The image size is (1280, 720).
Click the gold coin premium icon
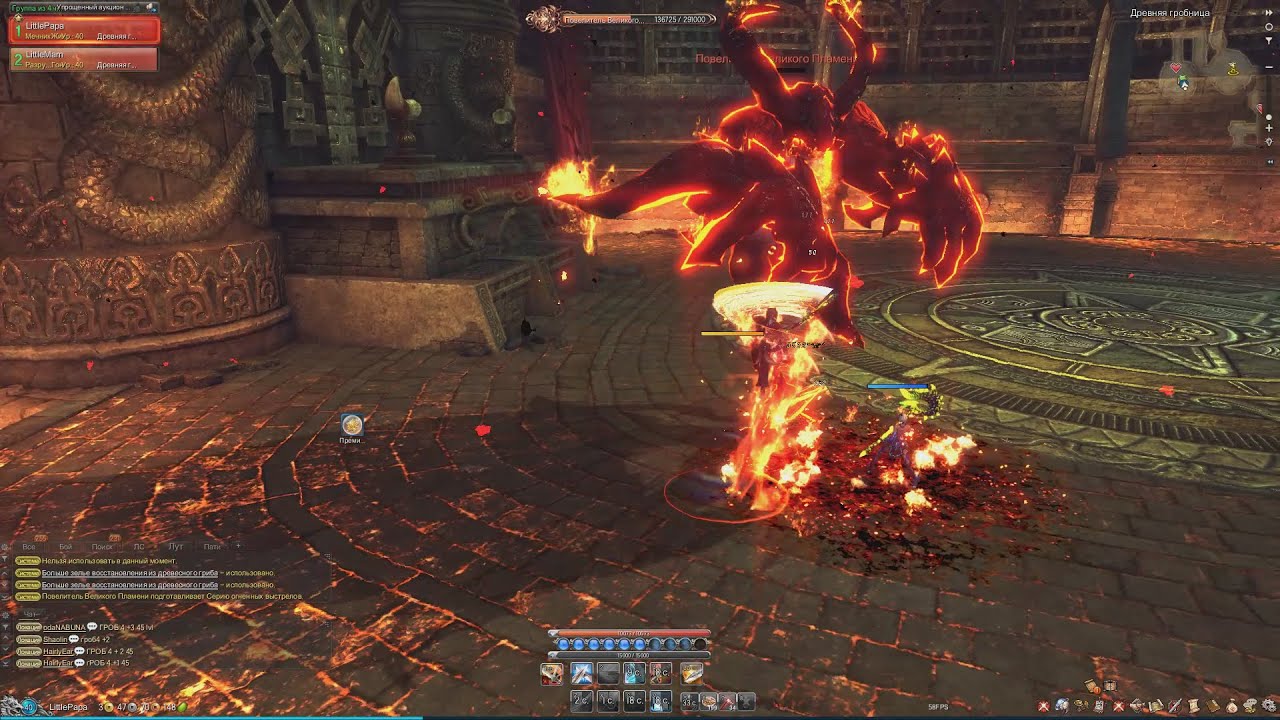pyautogui.click(x=351, y=424)
